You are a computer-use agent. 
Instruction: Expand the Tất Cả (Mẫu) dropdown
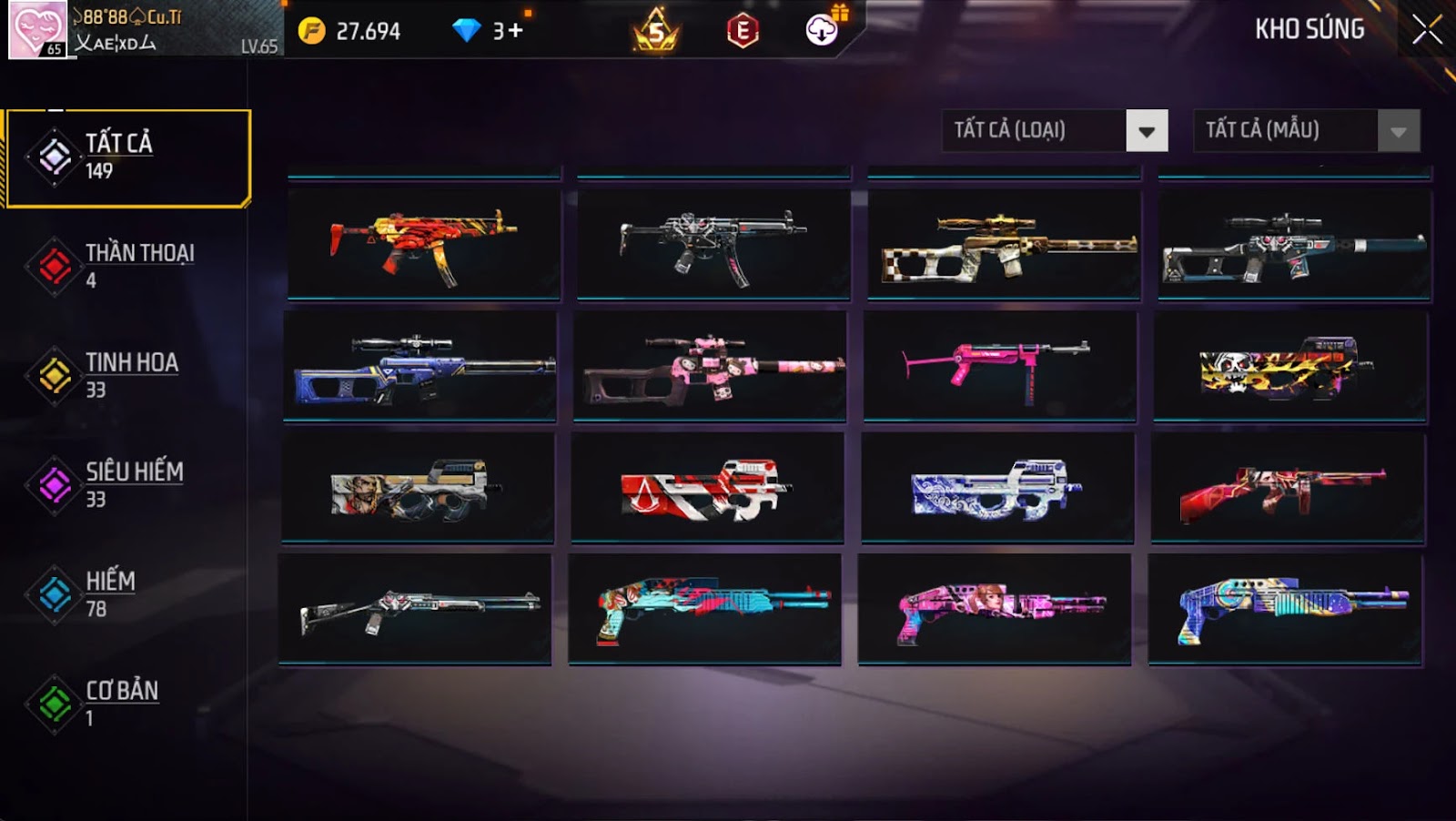[x=1398, y=131]
